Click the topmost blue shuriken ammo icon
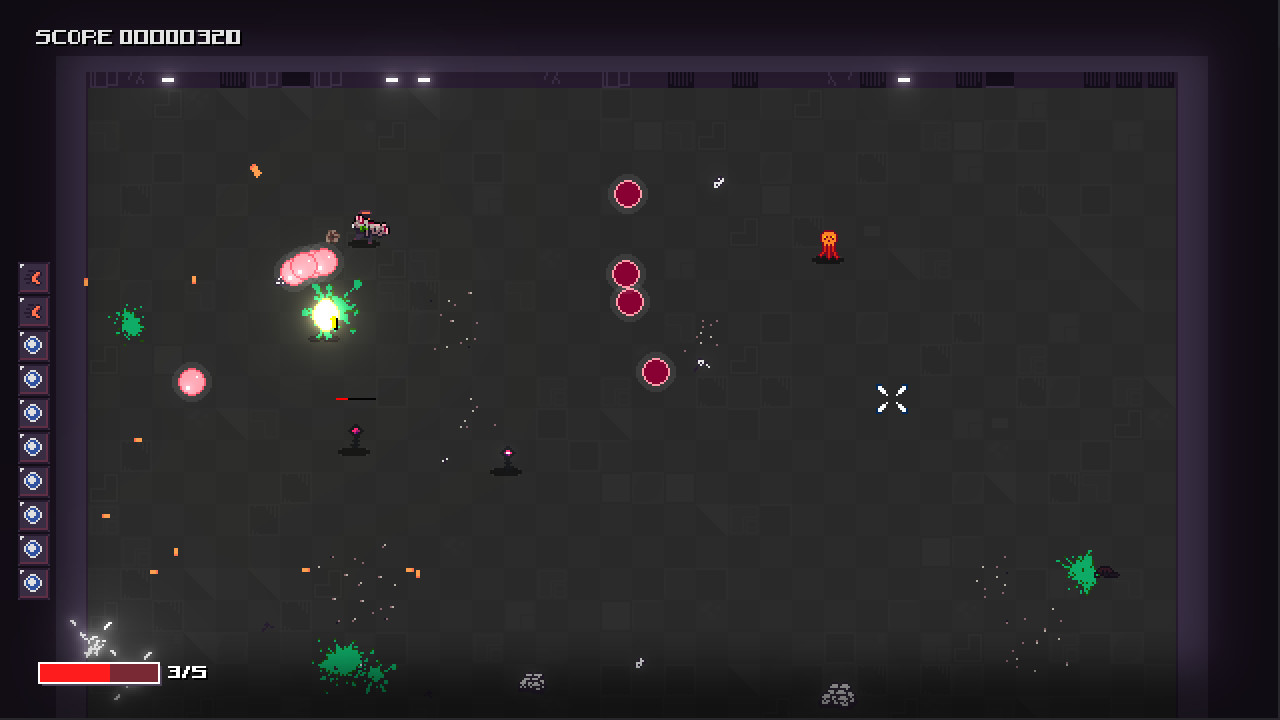Viewport: 1280px width, 720px height. [x=33, y=345]
